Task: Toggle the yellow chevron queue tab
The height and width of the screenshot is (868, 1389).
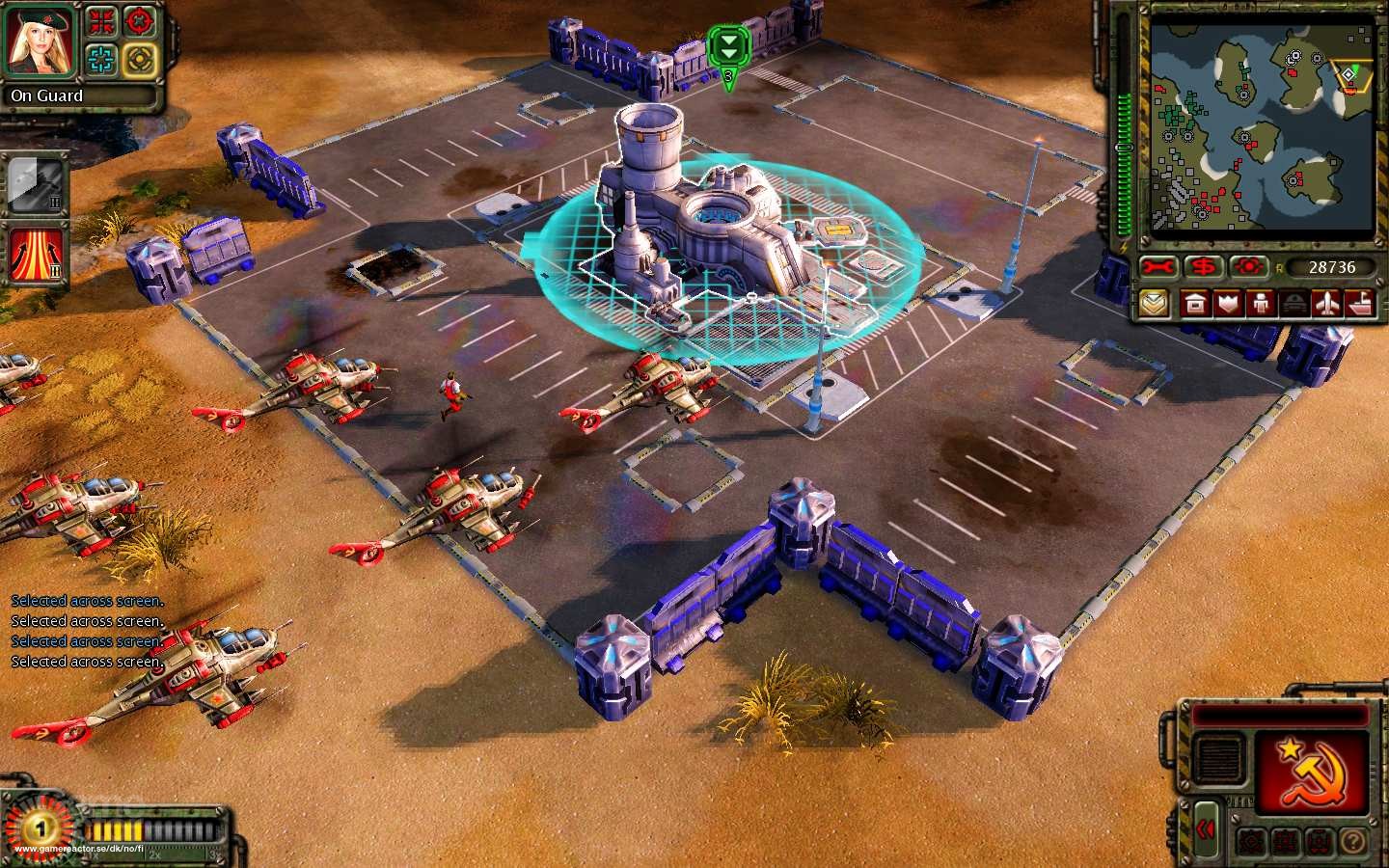Action: coord(1154,302)
